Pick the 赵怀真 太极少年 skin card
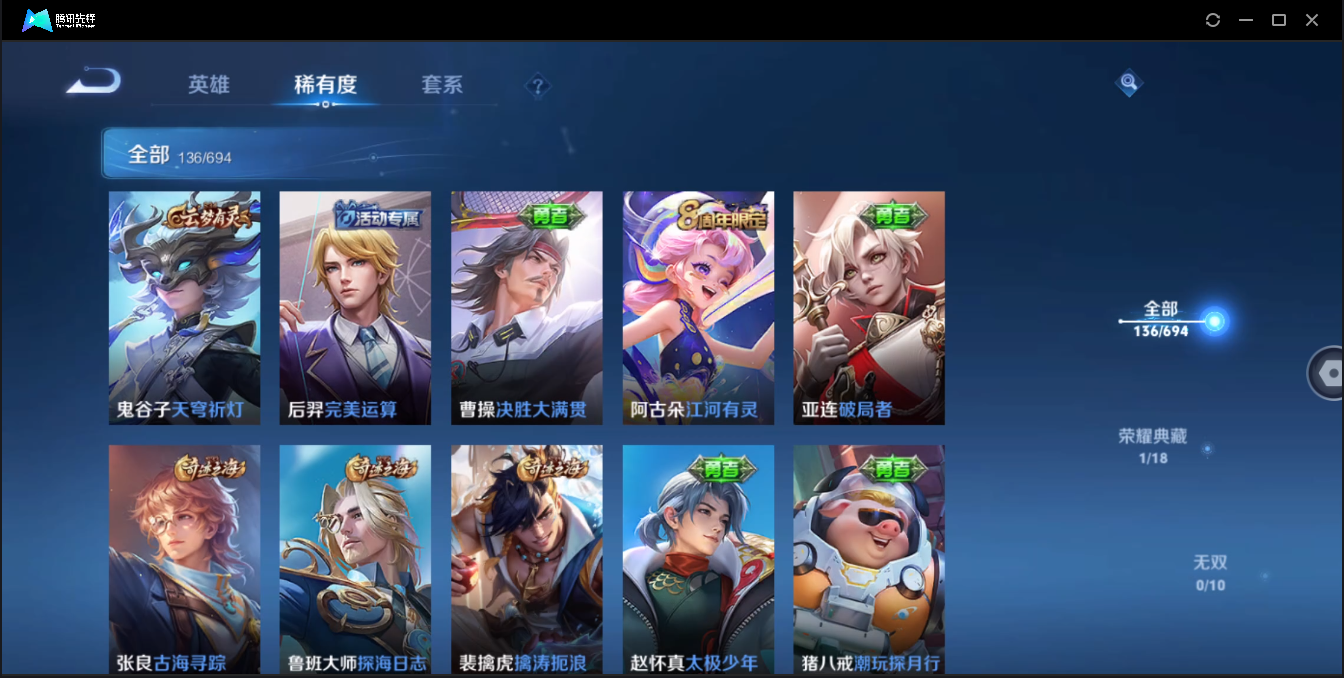The width and height of the screenshot is (1344, 678). click(698, 559)
